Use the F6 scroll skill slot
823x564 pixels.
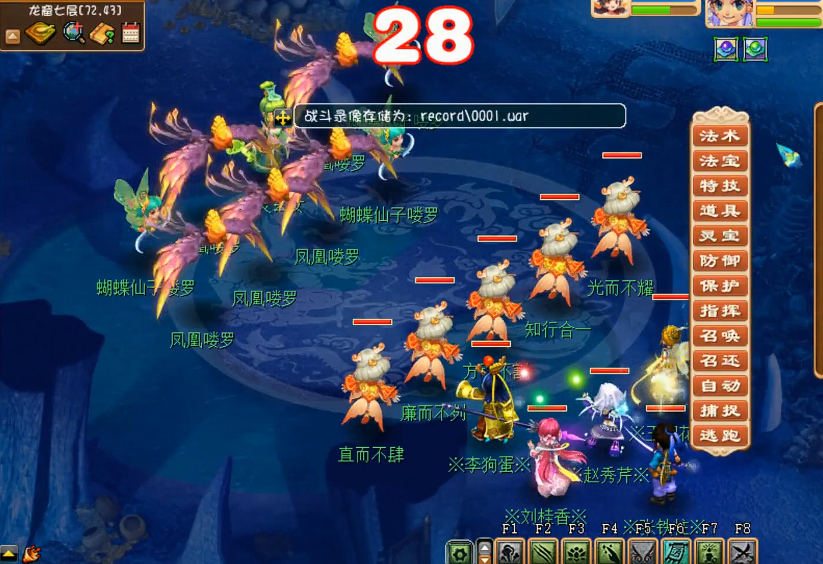pyautogui.click(x=676, y=551)
